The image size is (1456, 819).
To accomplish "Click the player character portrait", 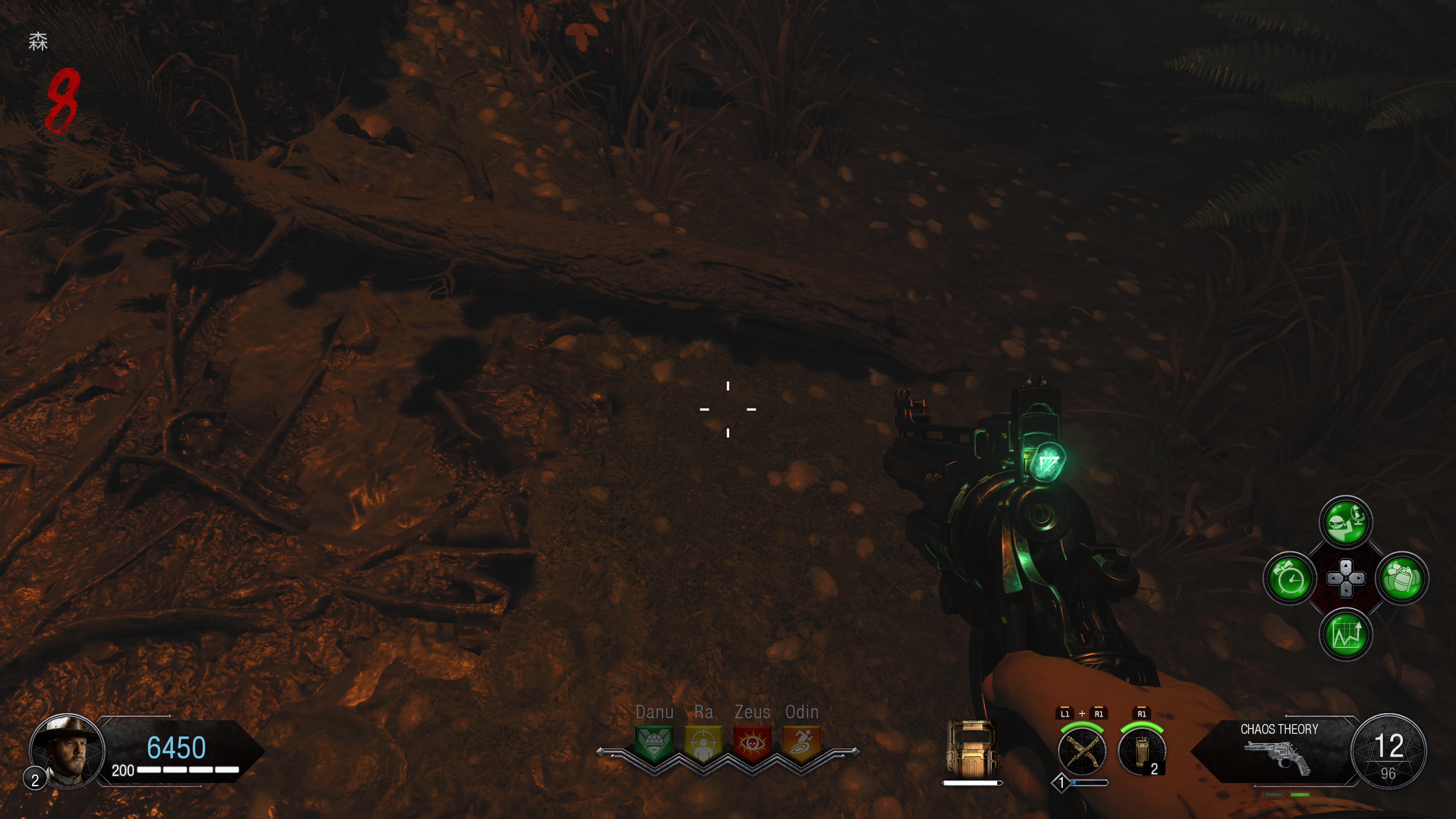I will pyautogui.click(x=67, y=750).
